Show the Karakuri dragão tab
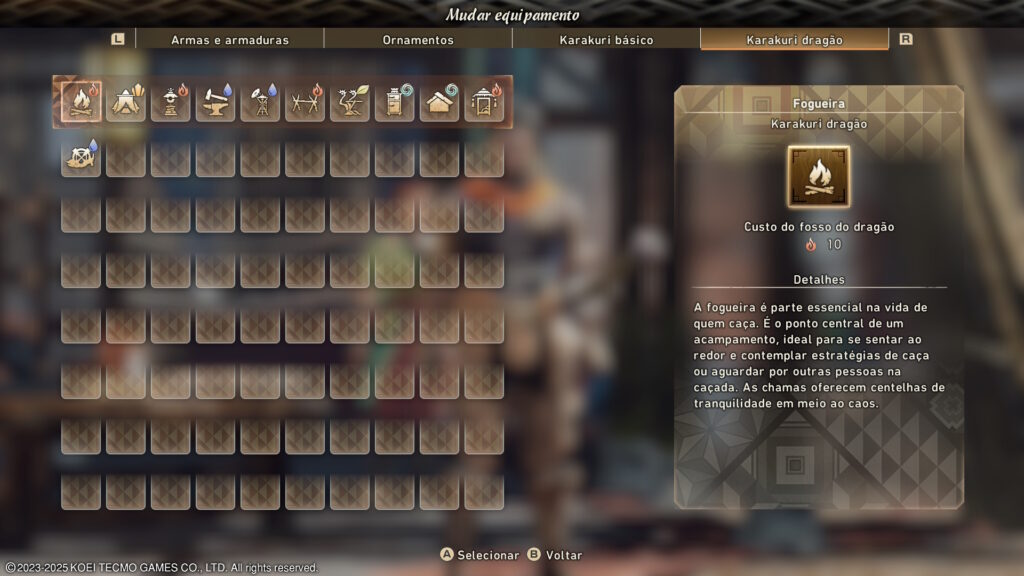This screenshot has width=1024, height=576. (x=794, y=40)
